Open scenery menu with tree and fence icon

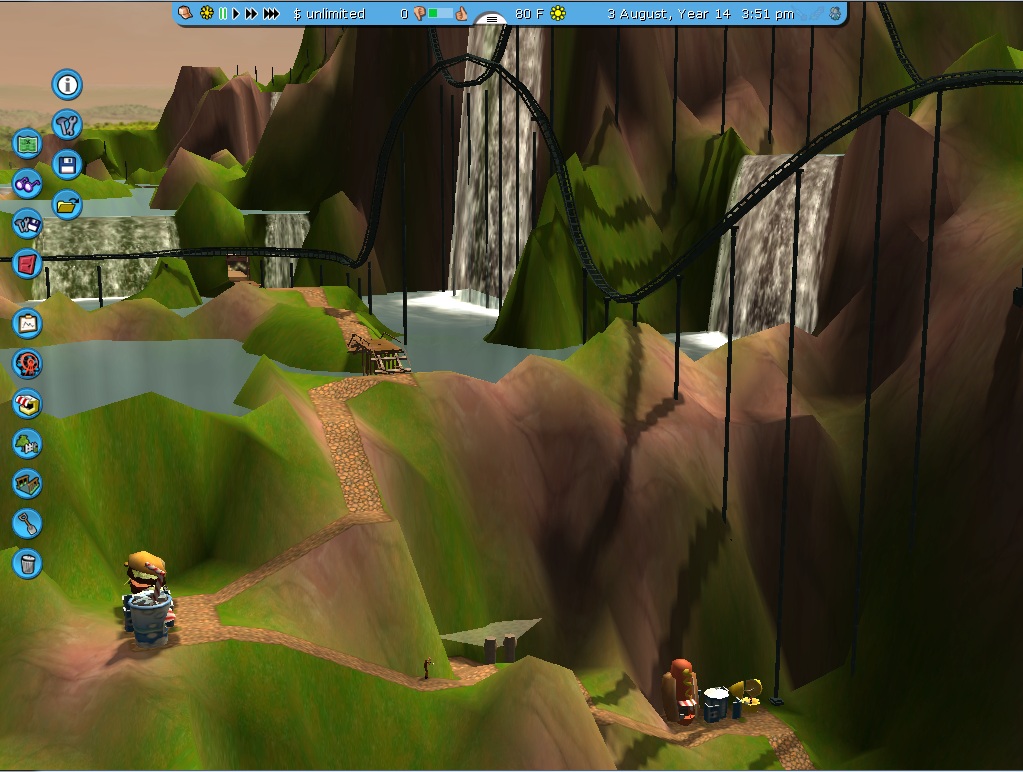27,443
